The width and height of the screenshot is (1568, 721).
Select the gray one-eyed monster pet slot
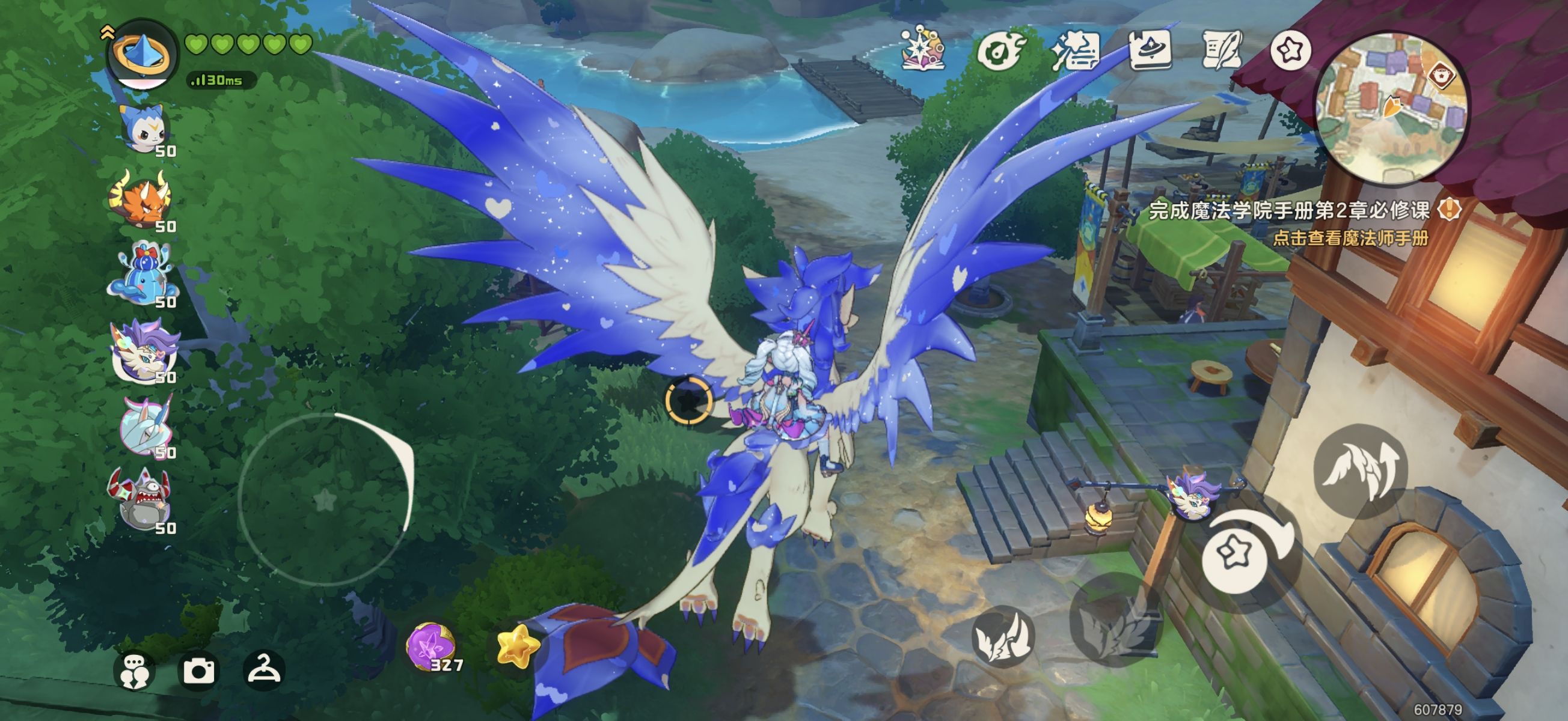140,498
